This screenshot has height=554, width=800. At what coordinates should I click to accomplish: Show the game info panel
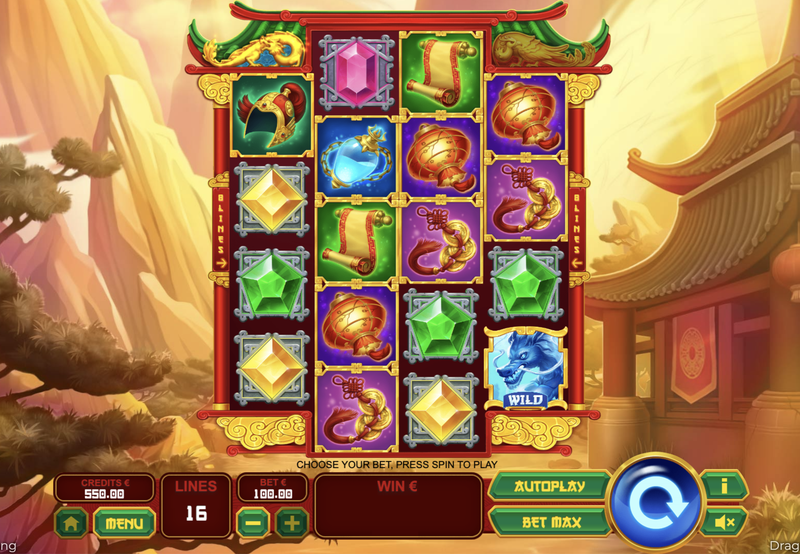click(722, 487)
